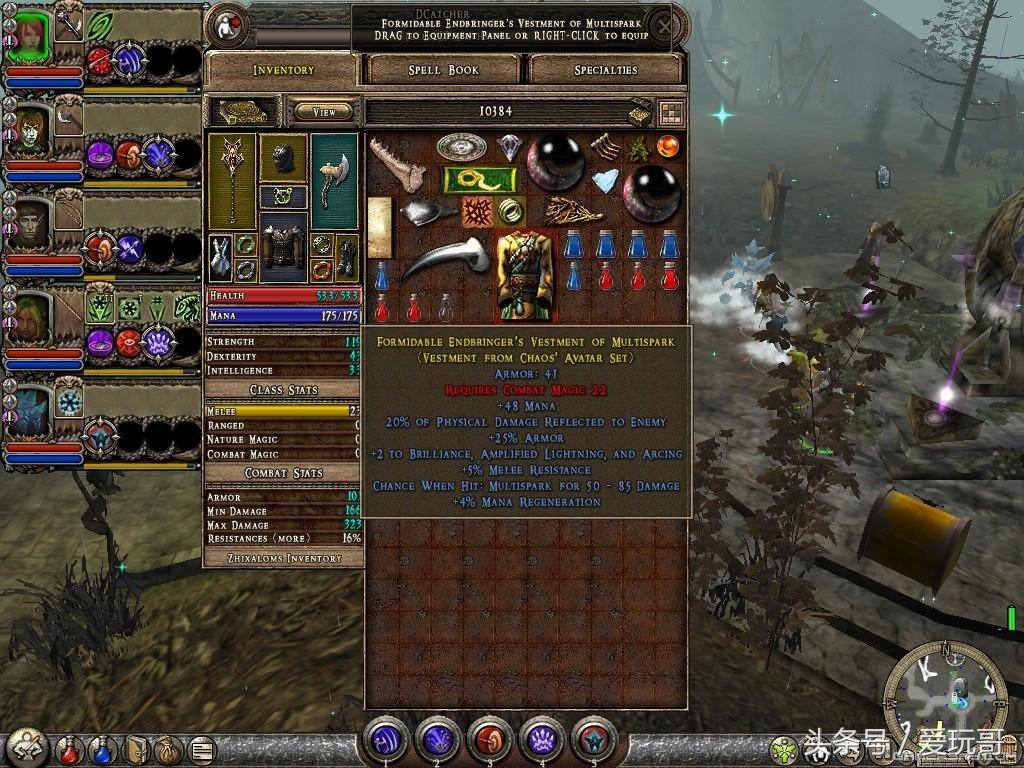This screenshot has height=768, width=1024.
Task: Click the equipped helmet slot
Action: 283,157
